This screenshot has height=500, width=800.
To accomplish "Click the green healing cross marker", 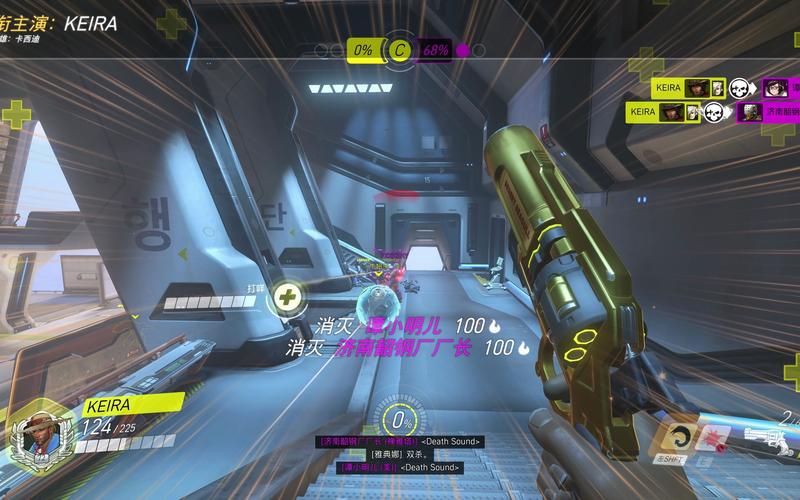I will click(x=287, y=296).
